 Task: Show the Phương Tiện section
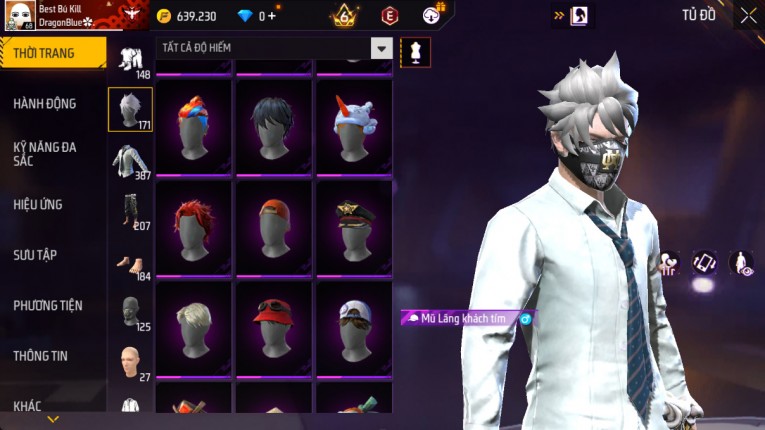pyautogui.click(x=48, y=305)
